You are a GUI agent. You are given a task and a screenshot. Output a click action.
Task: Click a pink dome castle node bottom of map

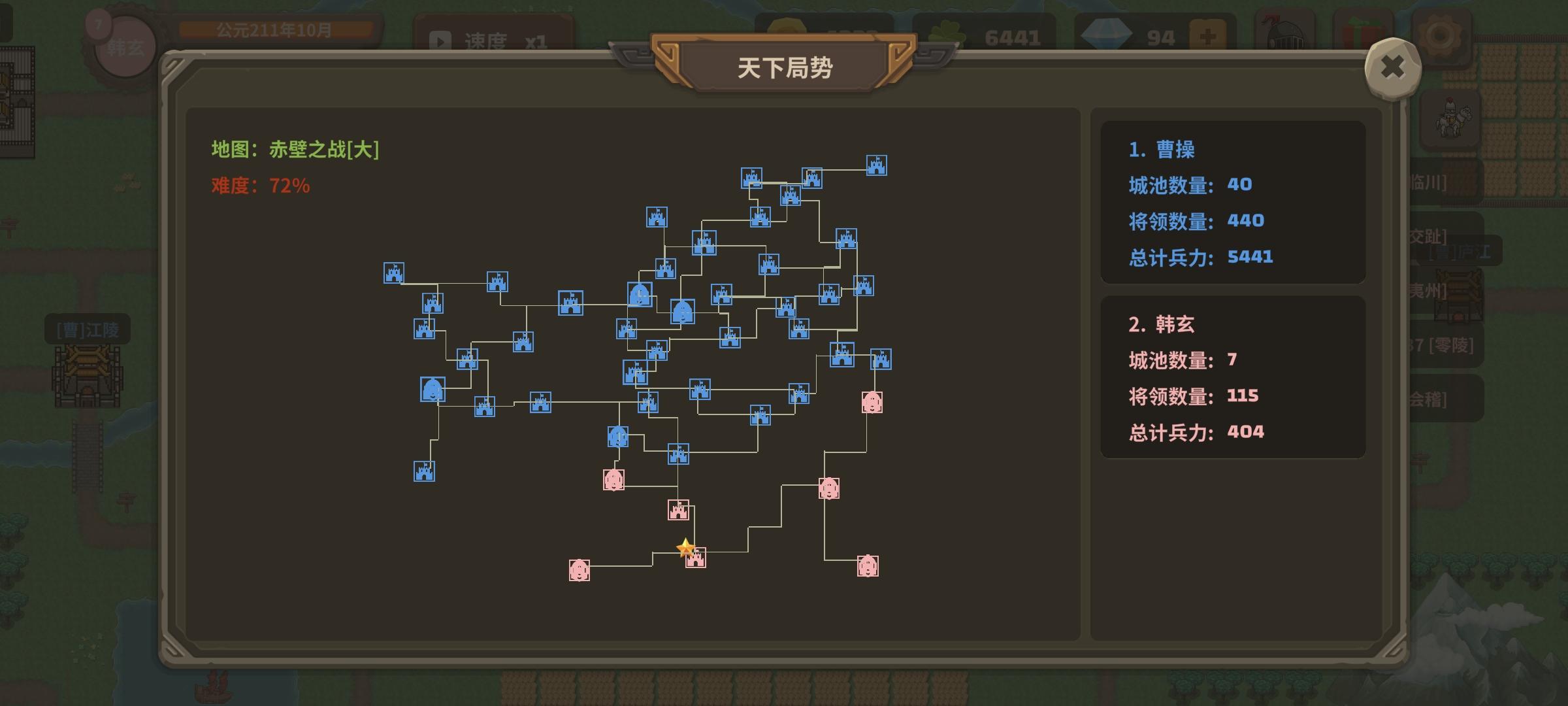(579, 571)
